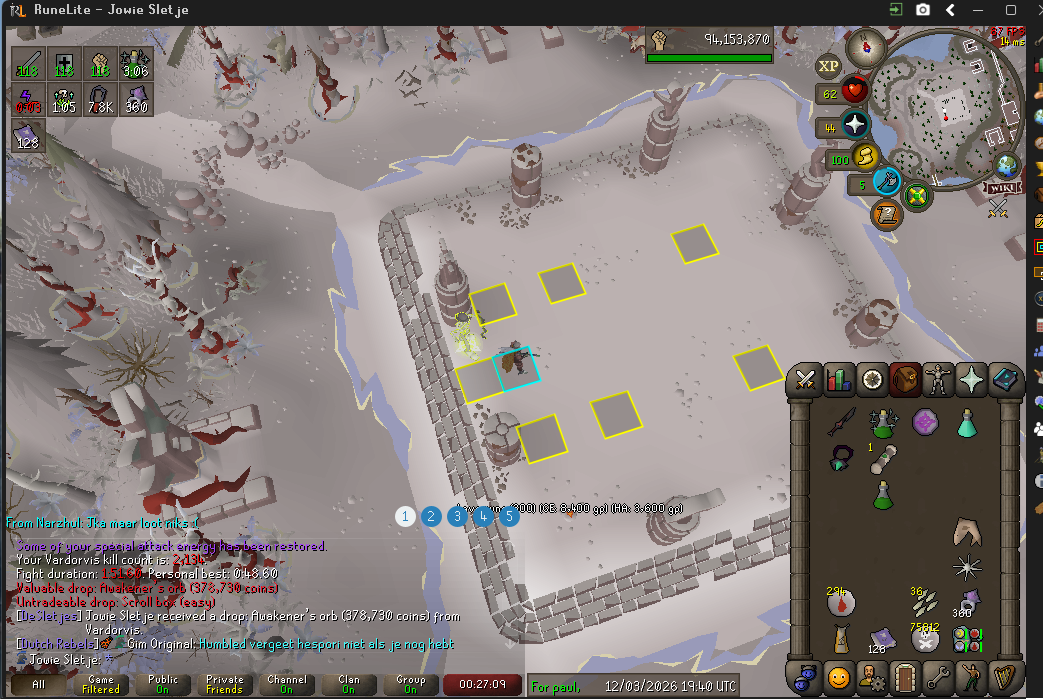Select the blood rune stack in inventory
Image resolution: width=1043 pixels, height=699 pixels.
coord(839,602)
